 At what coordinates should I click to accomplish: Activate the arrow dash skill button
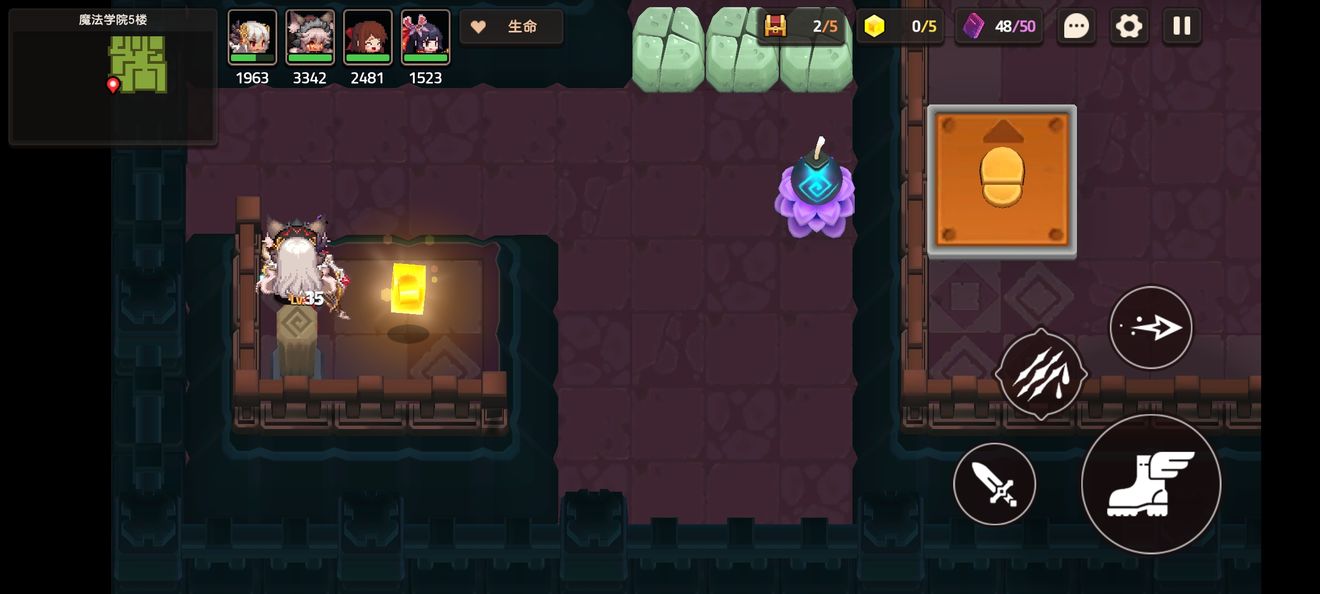(x=1151, y=328)
